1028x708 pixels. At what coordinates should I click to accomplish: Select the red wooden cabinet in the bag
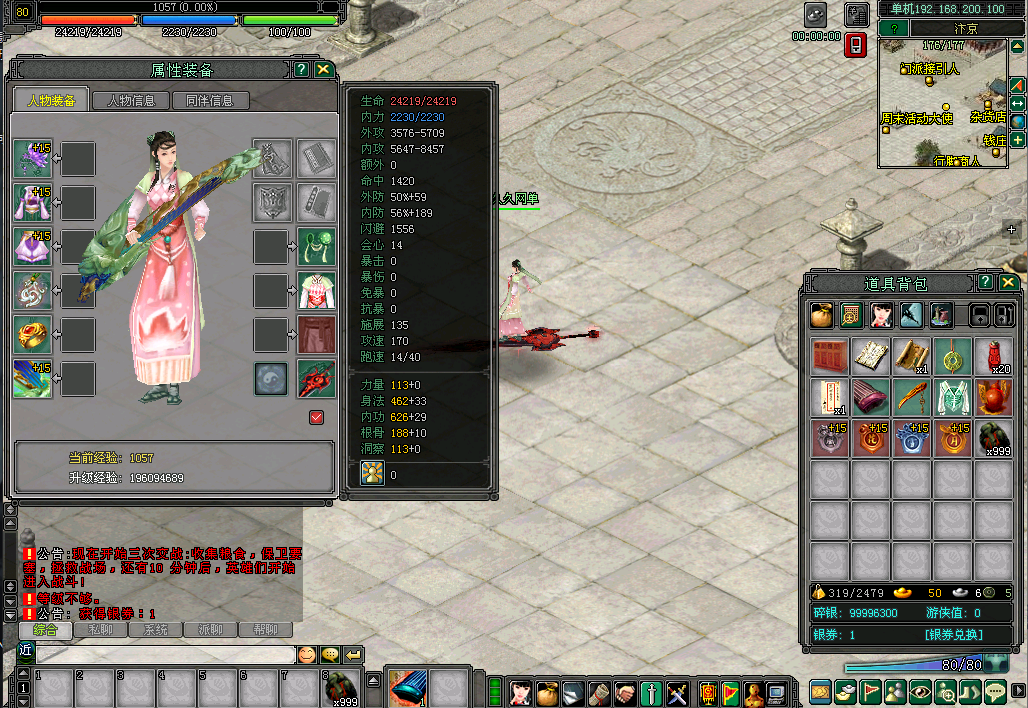point(830,356)
